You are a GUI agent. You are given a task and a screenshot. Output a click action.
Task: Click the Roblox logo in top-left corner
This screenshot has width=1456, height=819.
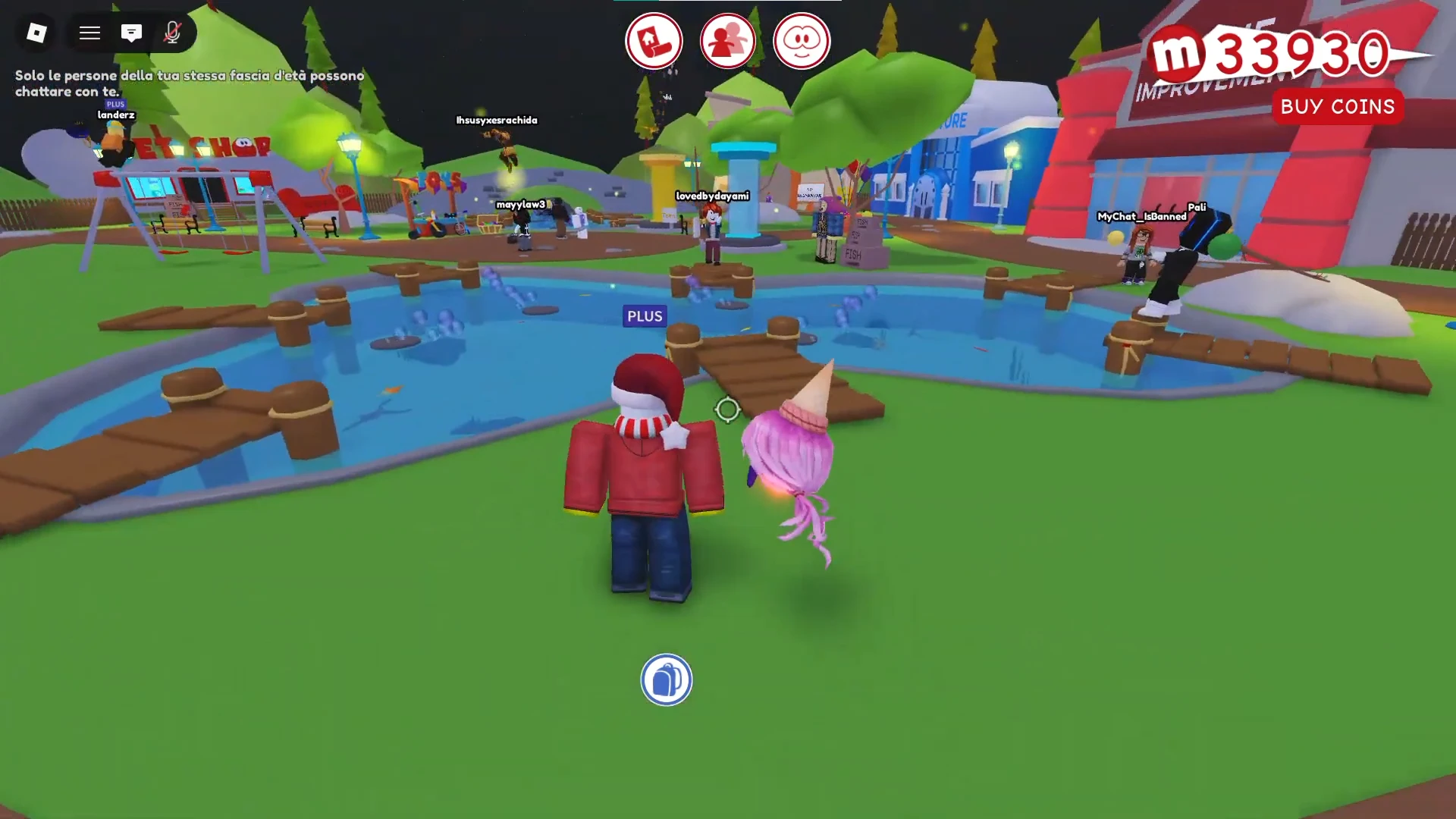point(36,33)
